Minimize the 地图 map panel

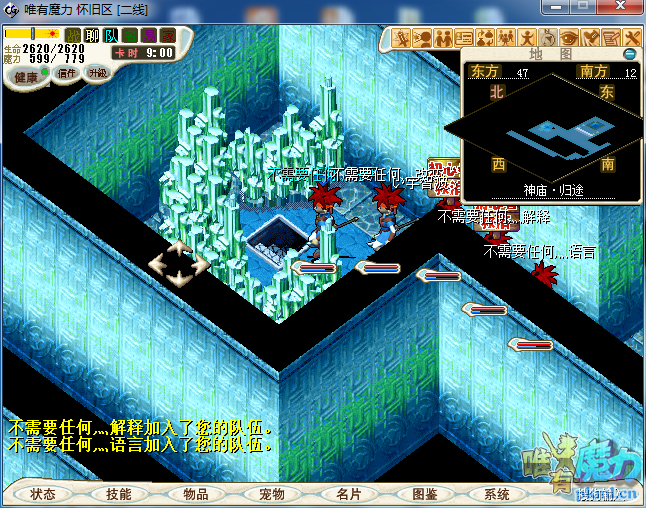[x=629, y=53]
